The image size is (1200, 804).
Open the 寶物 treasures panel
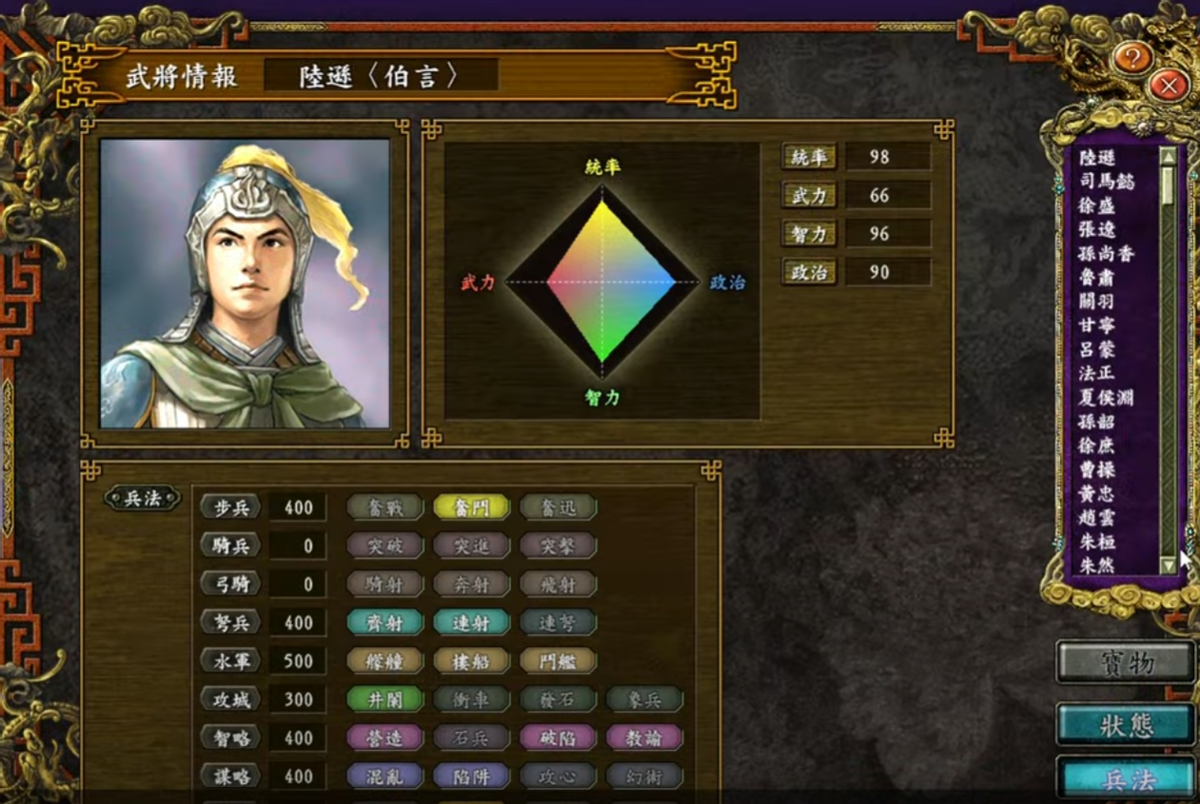click(x=1125, y=662)
